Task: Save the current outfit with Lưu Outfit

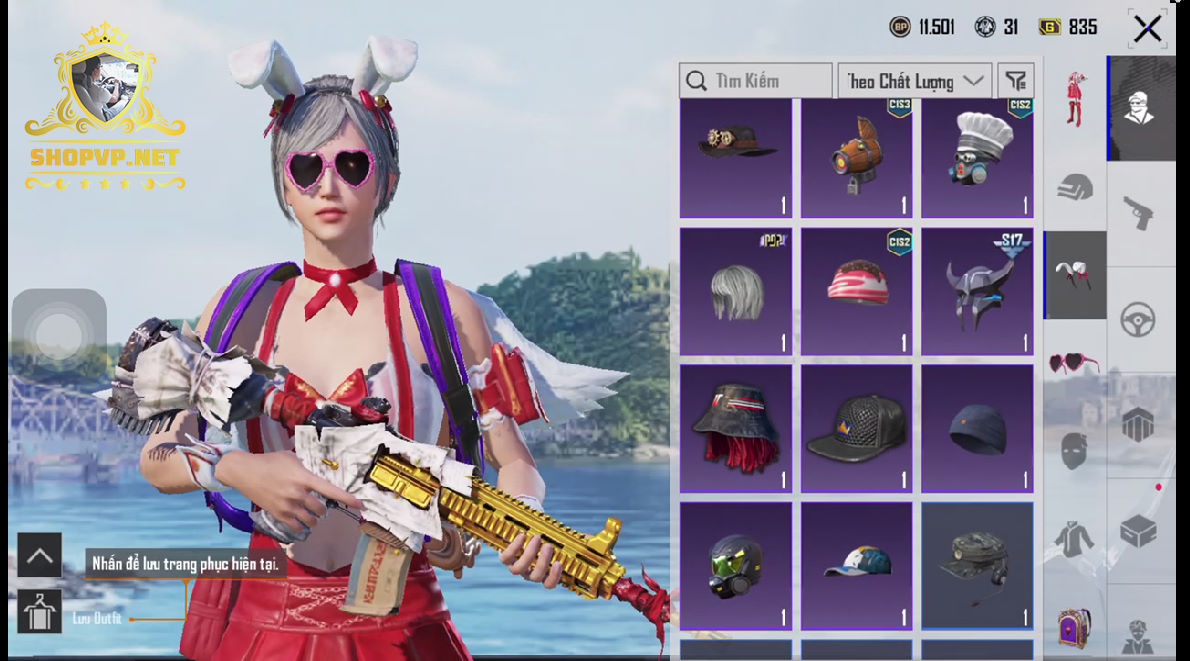Action: coord(40,611)
